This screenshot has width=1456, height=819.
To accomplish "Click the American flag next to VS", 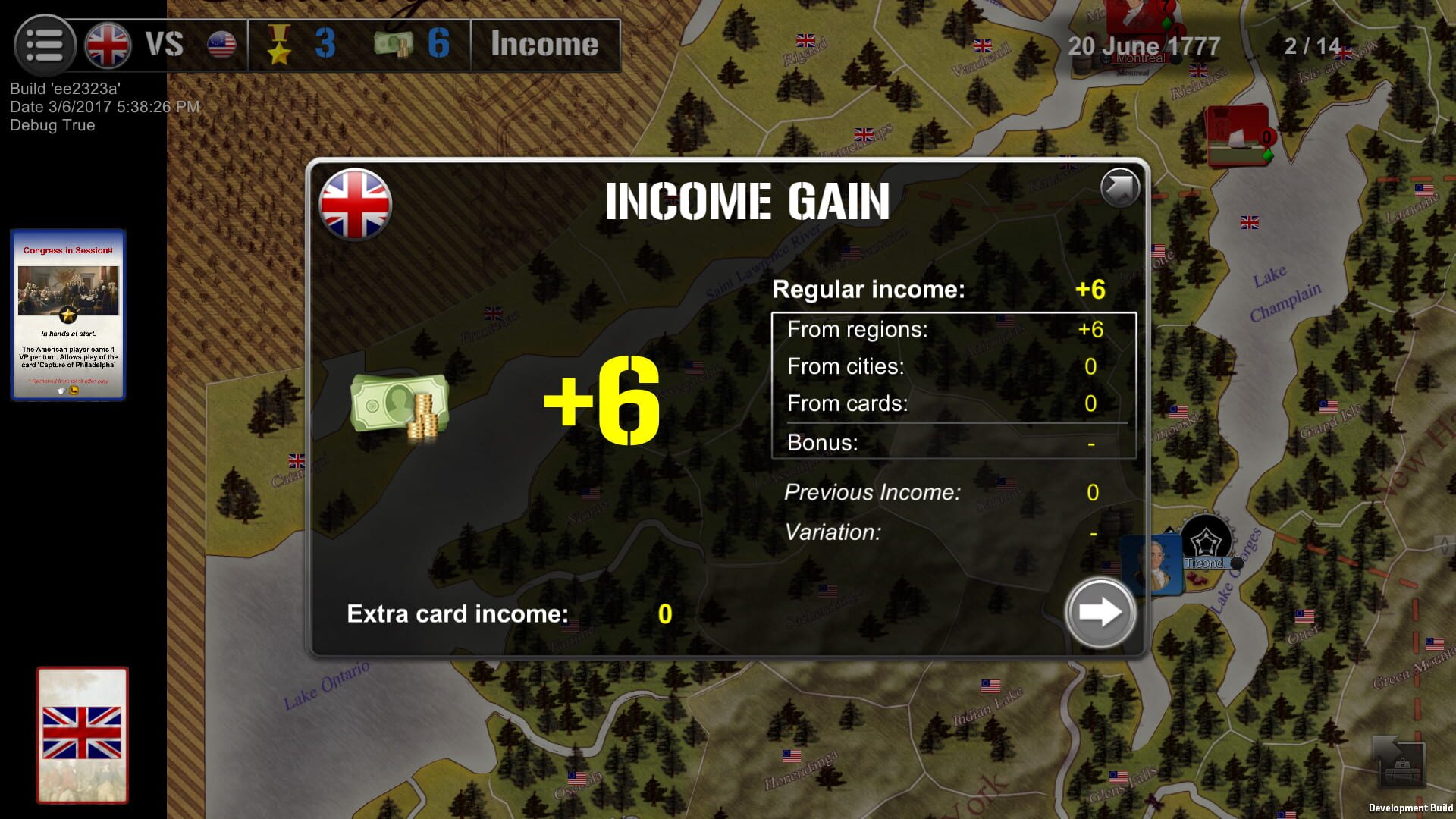I will tap(221, 44).
